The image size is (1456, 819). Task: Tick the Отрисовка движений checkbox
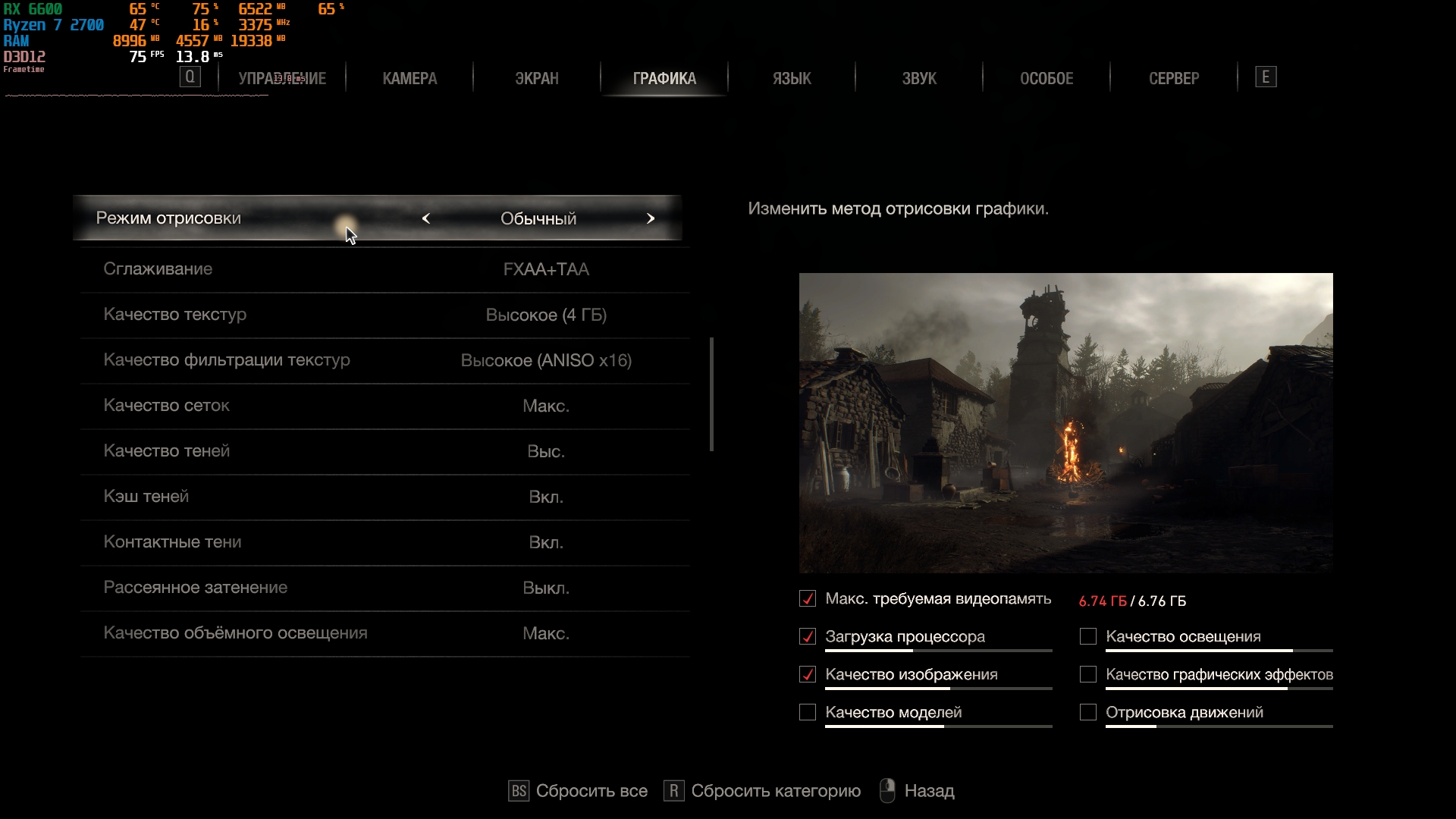pos(1088,713)
